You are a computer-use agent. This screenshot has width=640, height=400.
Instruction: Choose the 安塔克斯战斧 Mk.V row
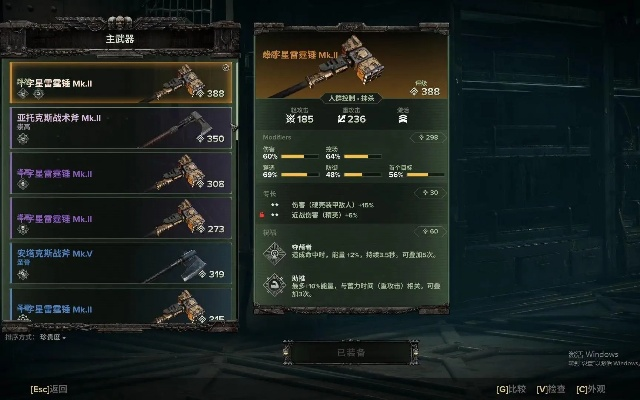[120, 262]
